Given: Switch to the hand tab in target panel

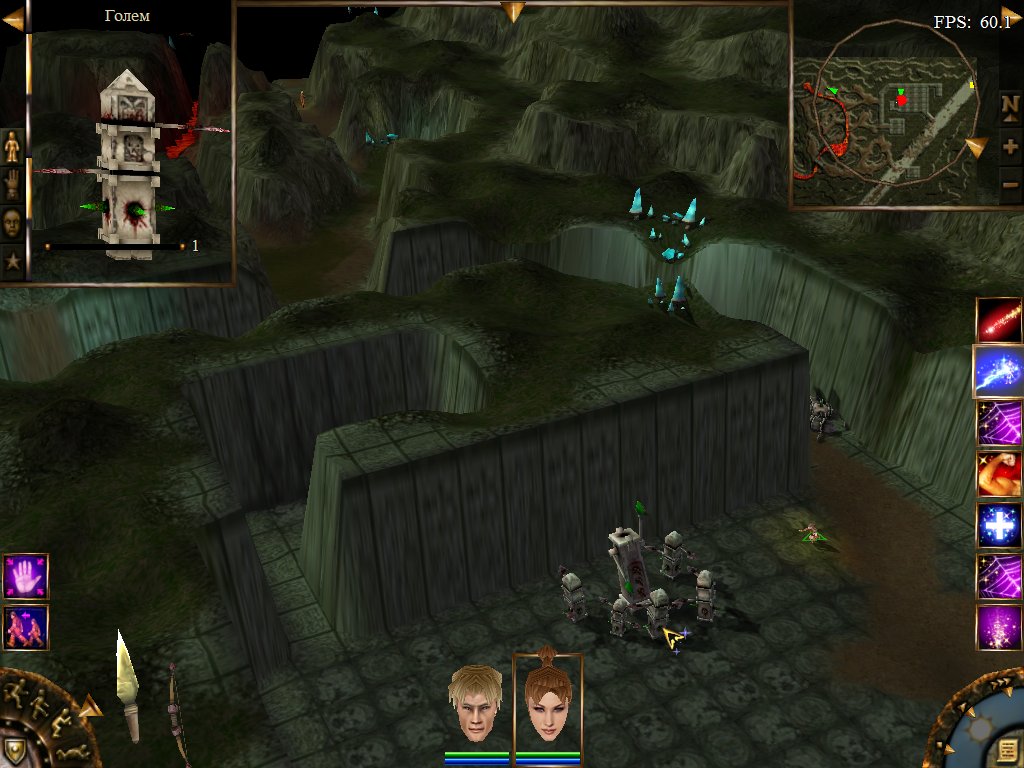Looking at the screenshot, I should pyautogui.click(x=12, y=184).
